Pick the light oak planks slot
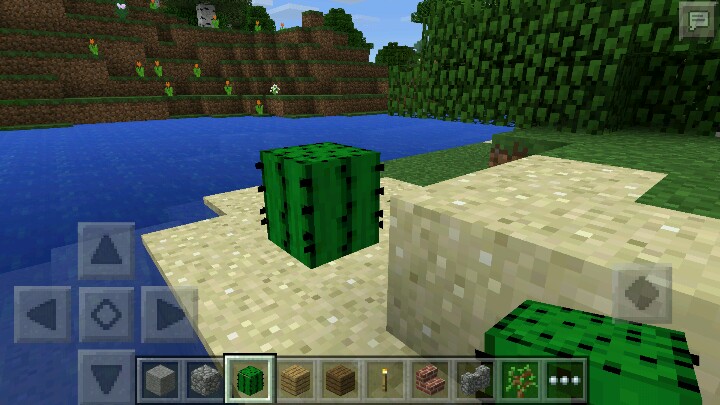The height and width of the screenshot is (405, 720). pos(296,380)
